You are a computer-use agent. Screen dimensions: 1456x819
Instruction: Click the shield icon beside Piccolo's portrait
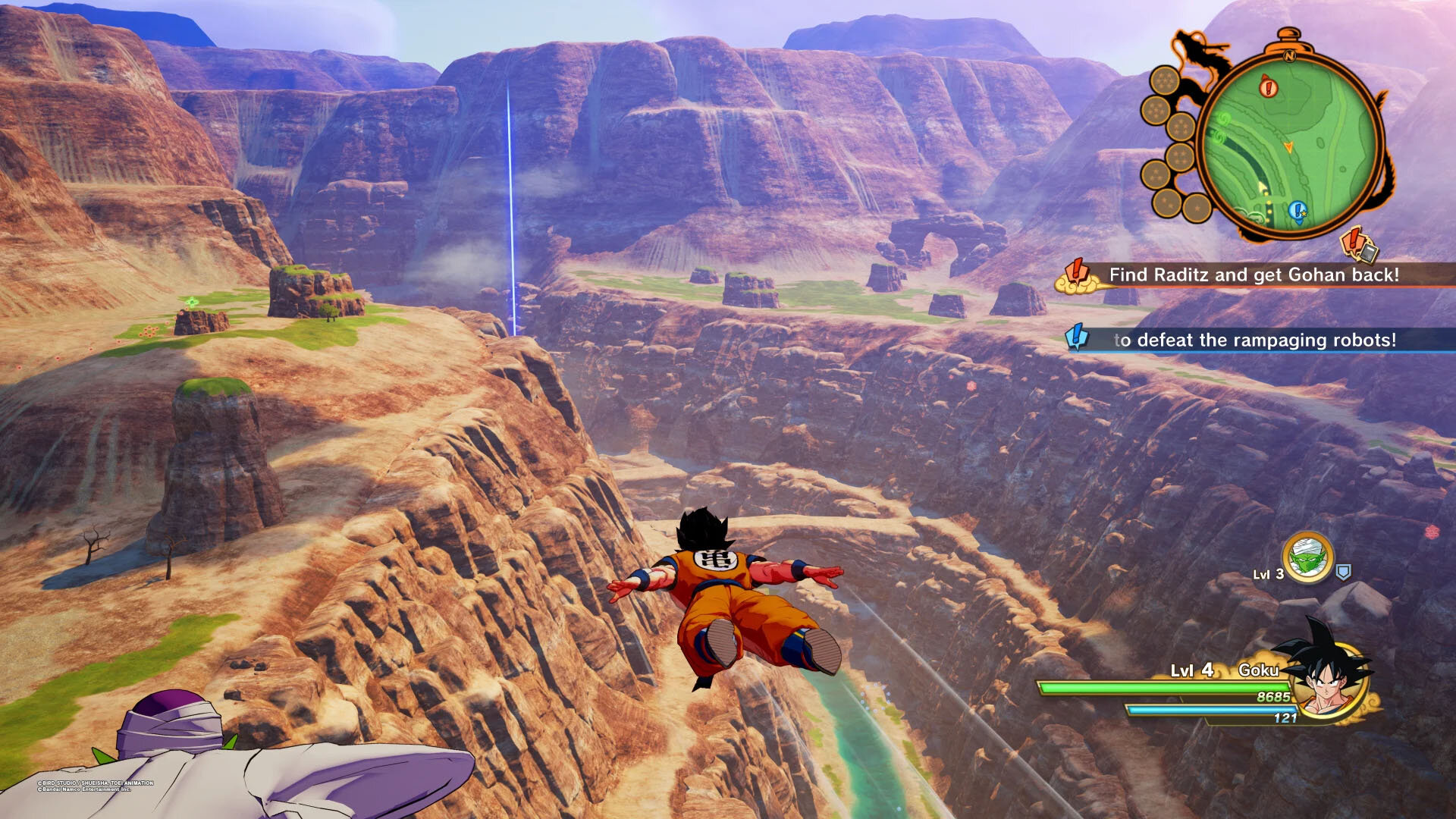tap(1343, 573)
